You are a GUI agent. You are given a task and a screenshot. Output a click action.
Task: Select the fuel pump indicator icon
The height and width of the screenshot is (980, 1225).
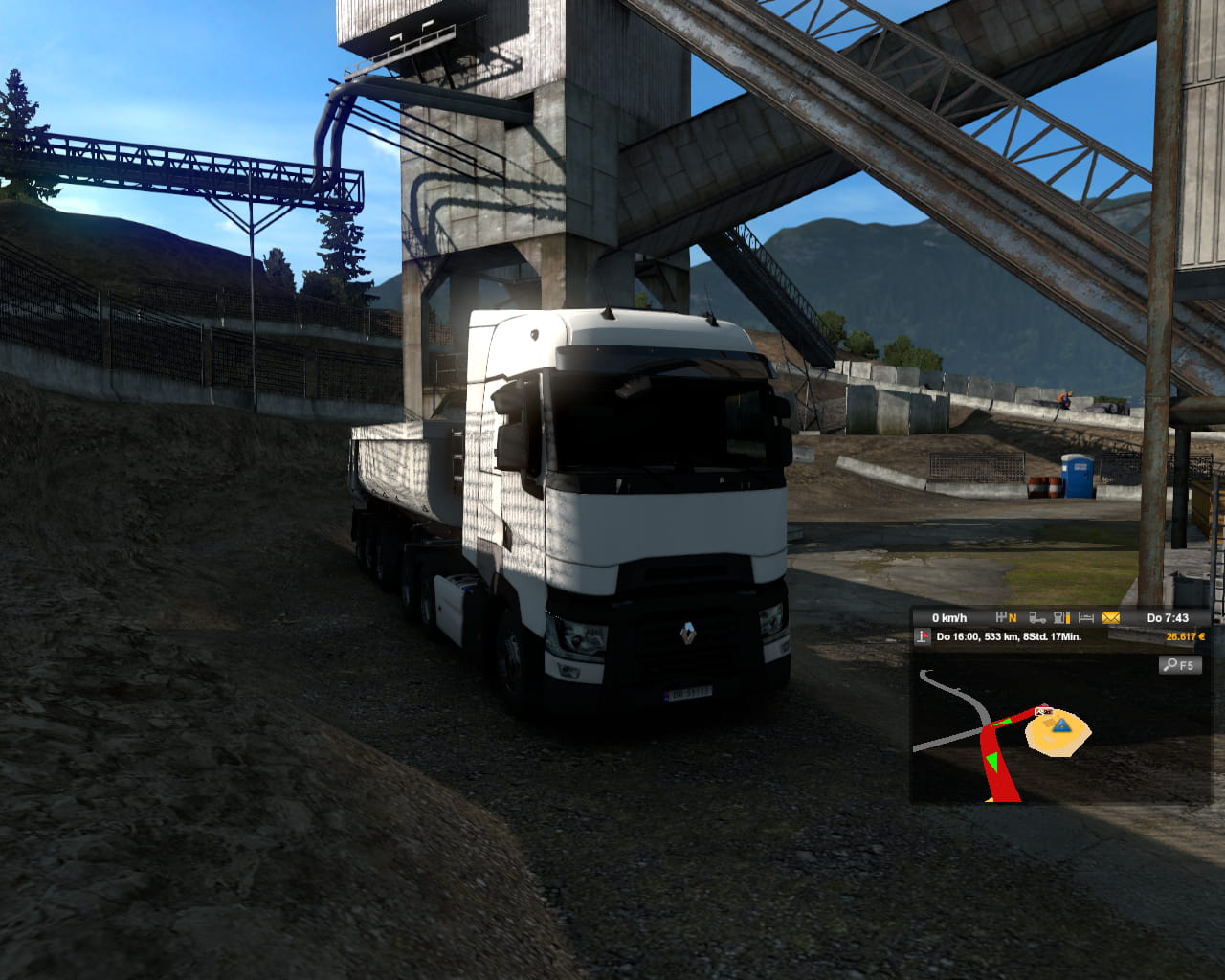(1061, 618)
